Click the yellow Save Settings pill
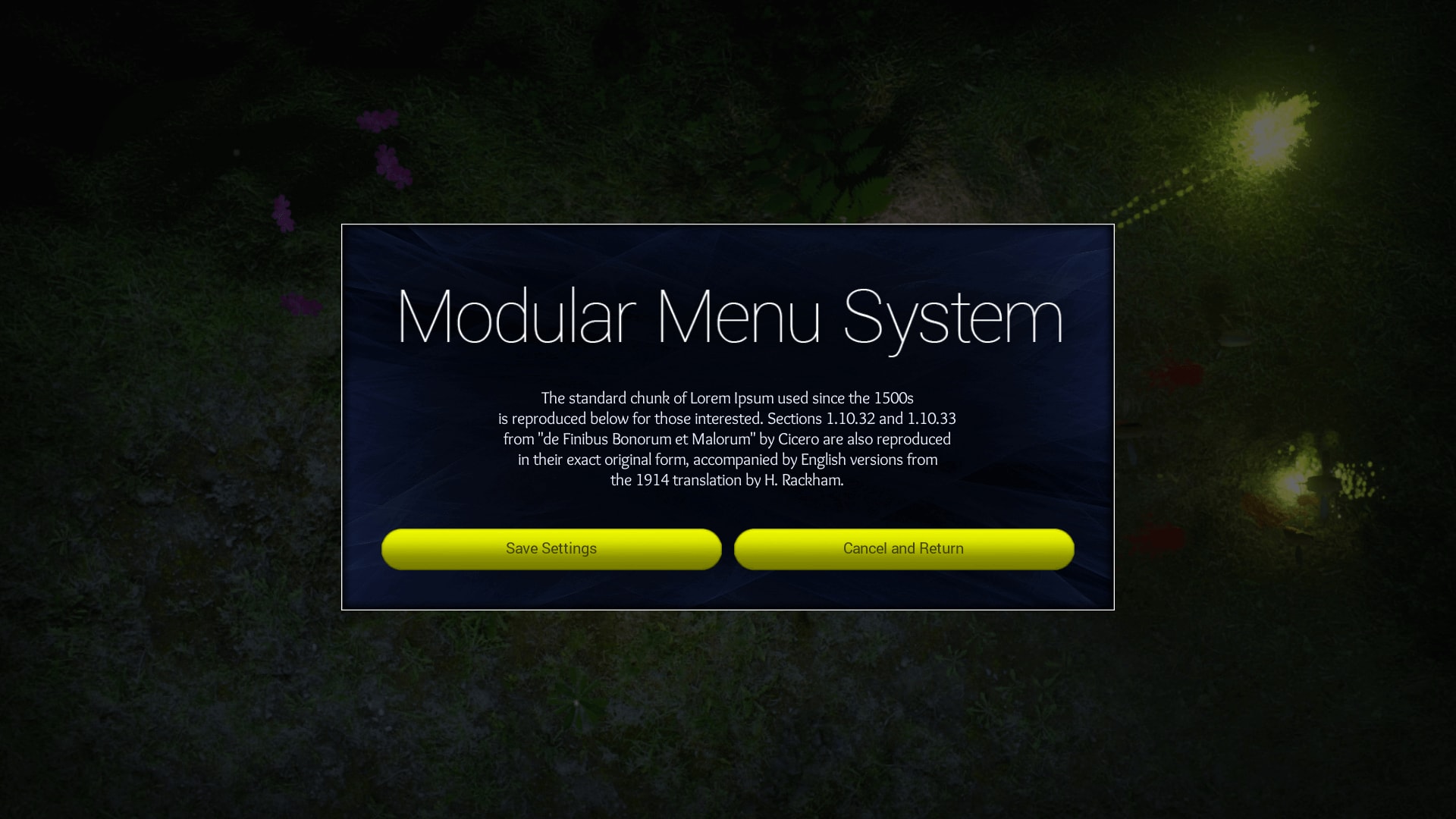This screenshot has height=819, width=1456. point(551,548)
